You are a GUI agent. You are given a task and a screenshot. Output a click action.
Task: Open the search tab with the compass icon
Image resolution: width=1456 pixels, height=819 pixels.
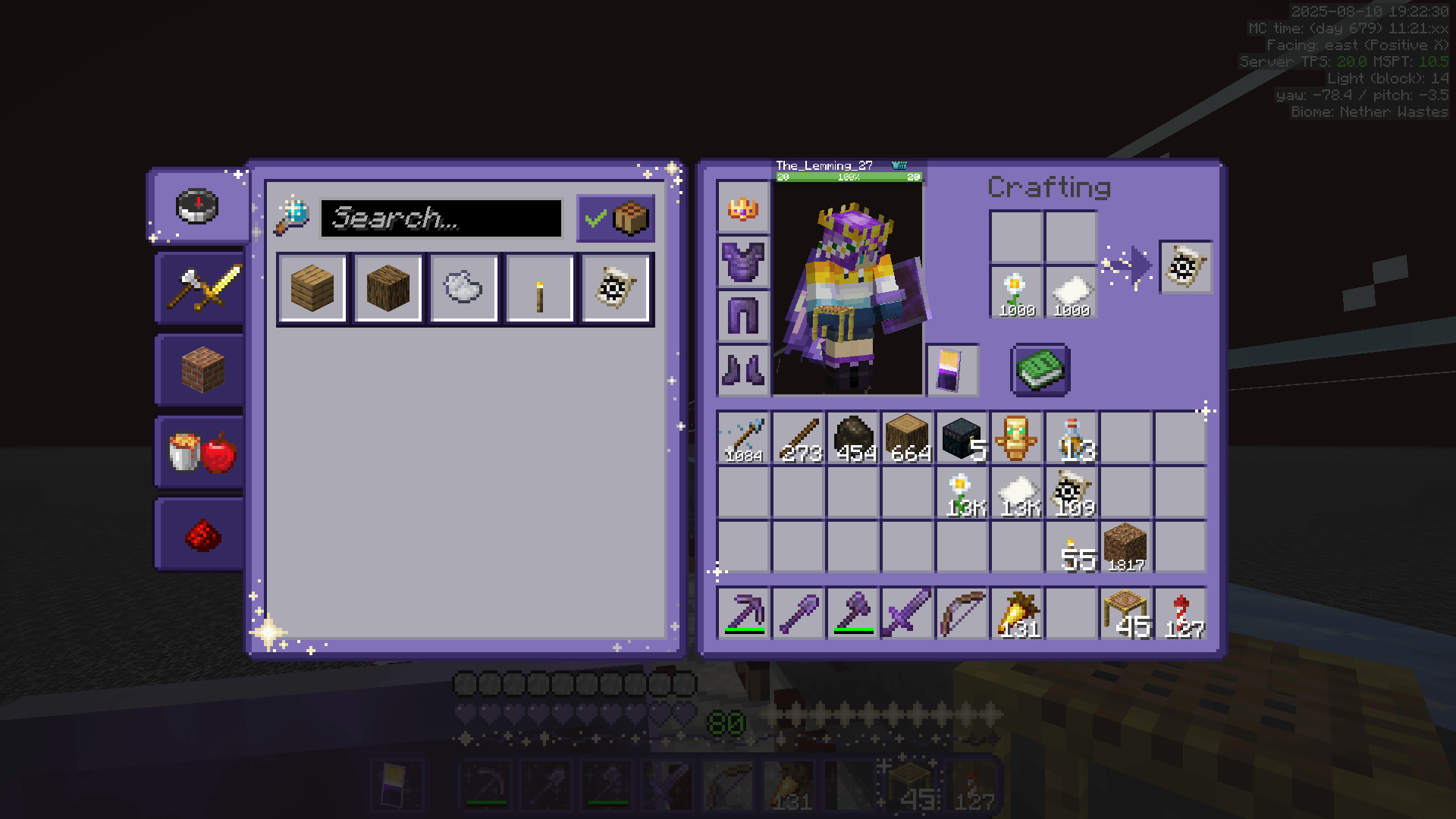[x=199, y=207]
